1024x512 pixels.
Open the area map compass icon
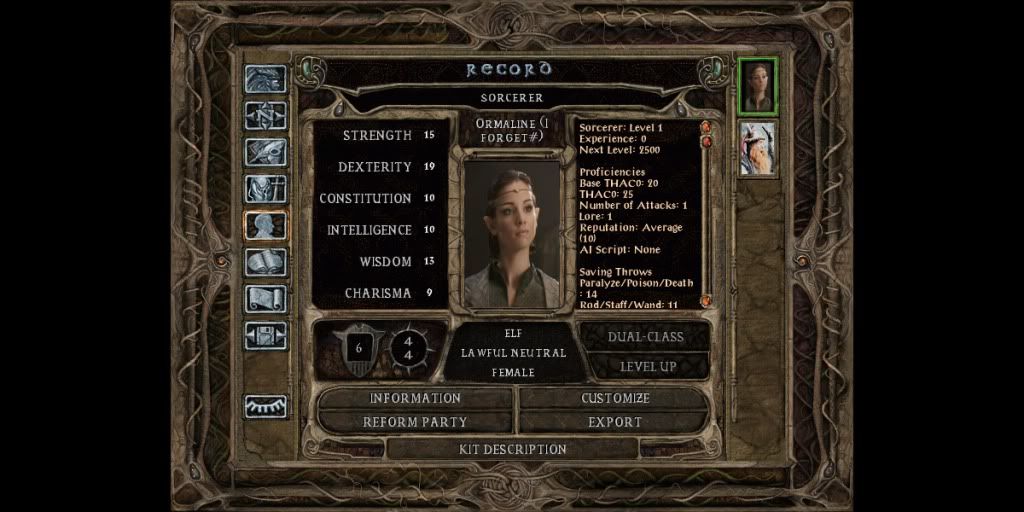266,115
